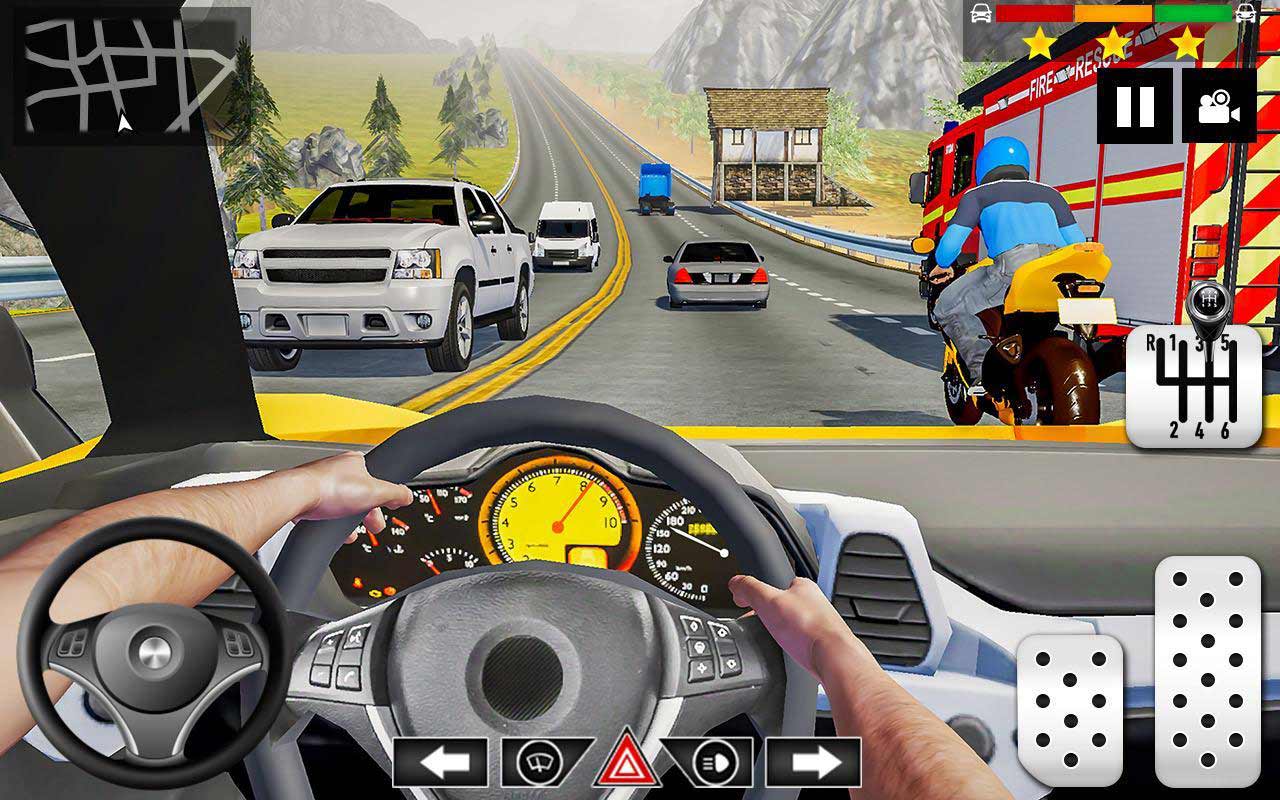Screen dimensions: 1280x800
Task: Open the gear selector panel
Action: 1195,385
